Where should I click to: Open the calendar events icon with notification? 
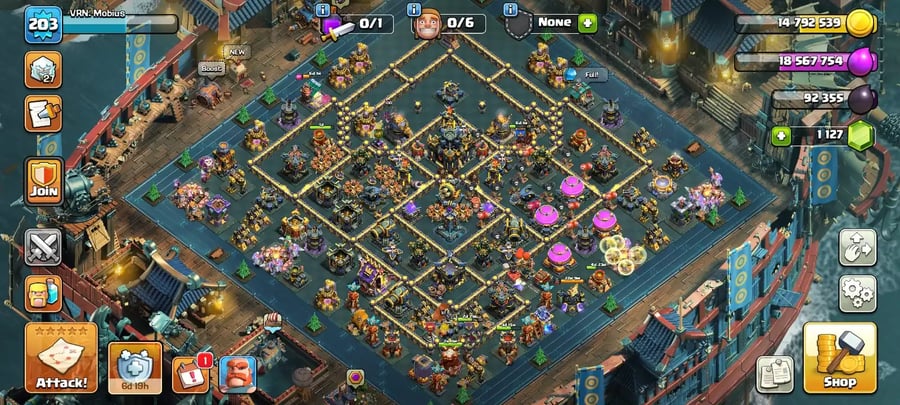point(190,375)
